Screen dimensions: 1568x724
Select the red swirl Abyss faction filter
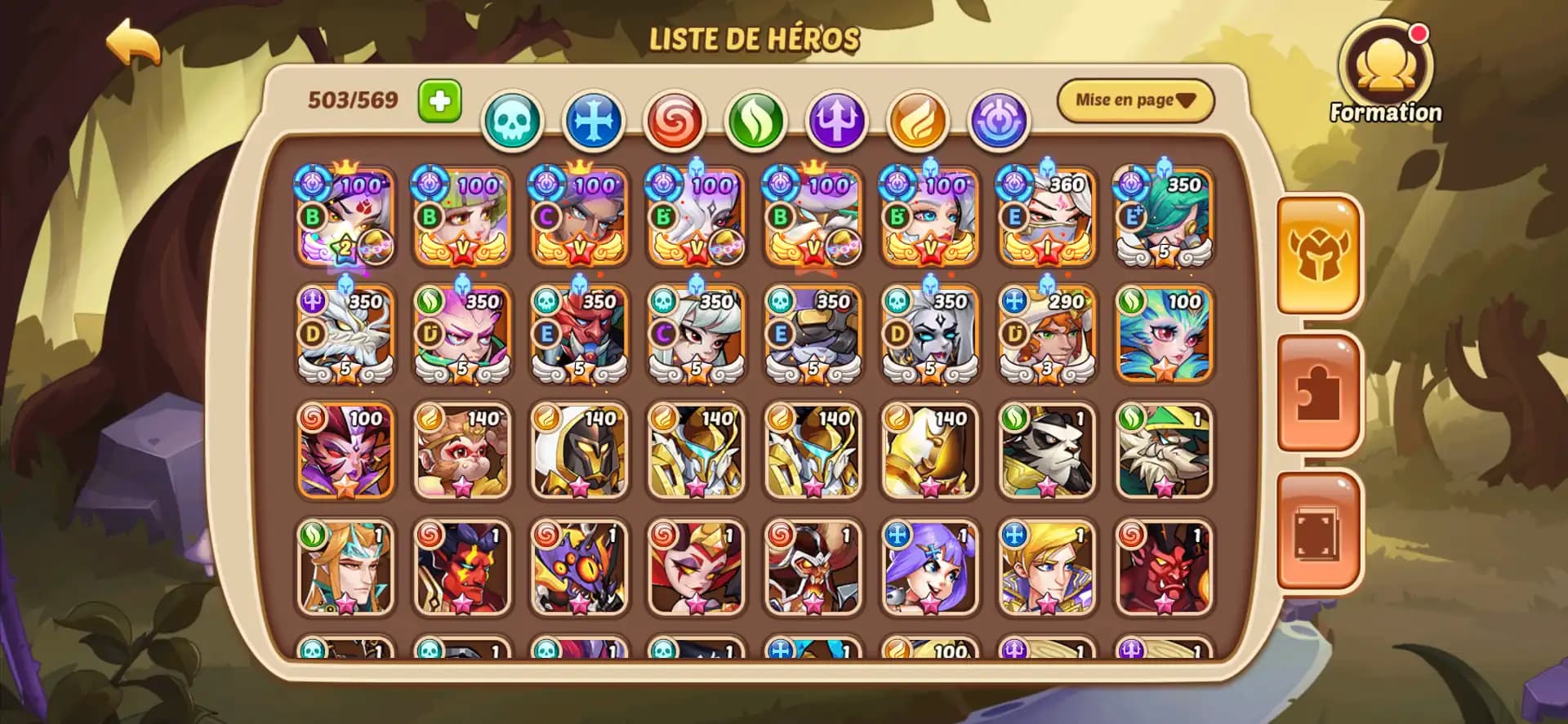click(x=674, y=119)
